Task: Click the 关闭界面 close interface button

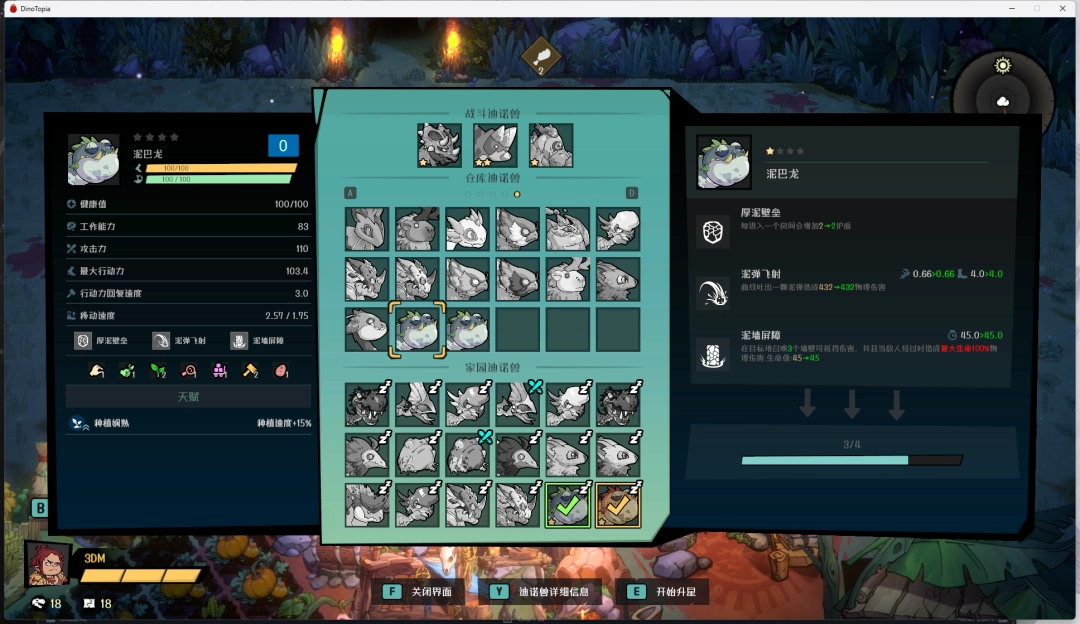Action: (420, 591)
